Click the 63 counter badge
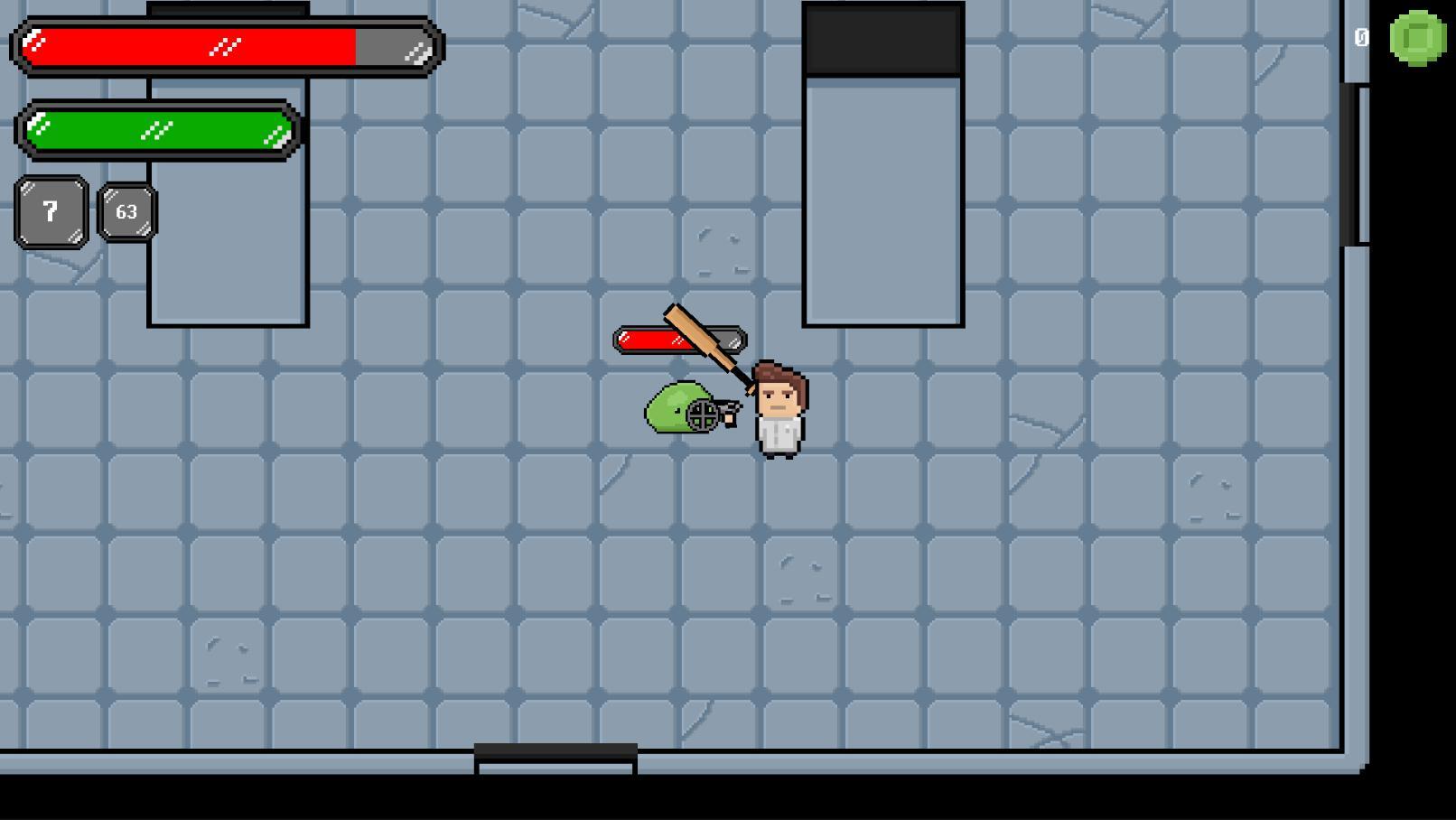The width and height of the screenshot is (1456, 820). [126, 211]
